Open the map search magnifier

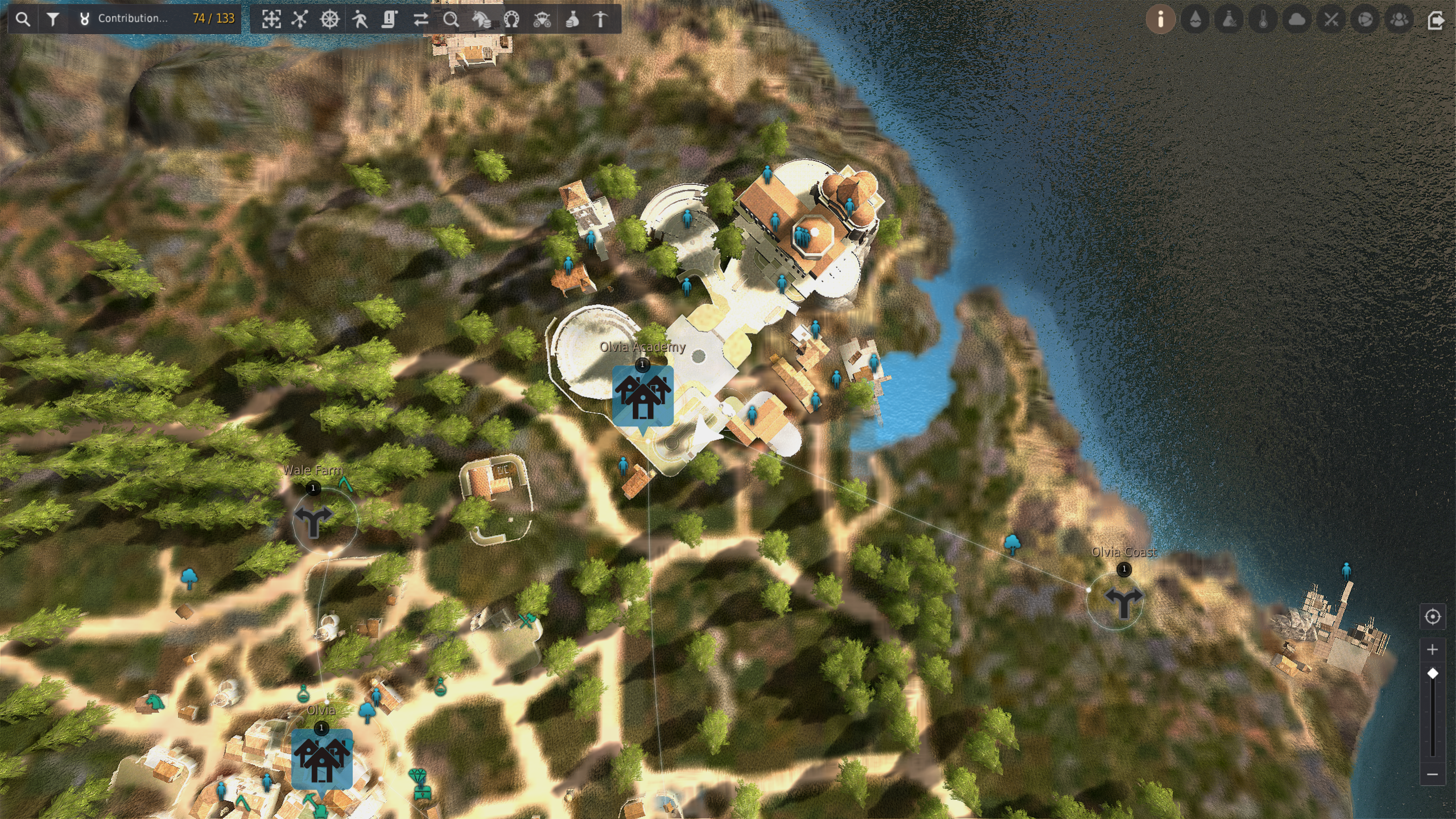[x=23, y=19]
